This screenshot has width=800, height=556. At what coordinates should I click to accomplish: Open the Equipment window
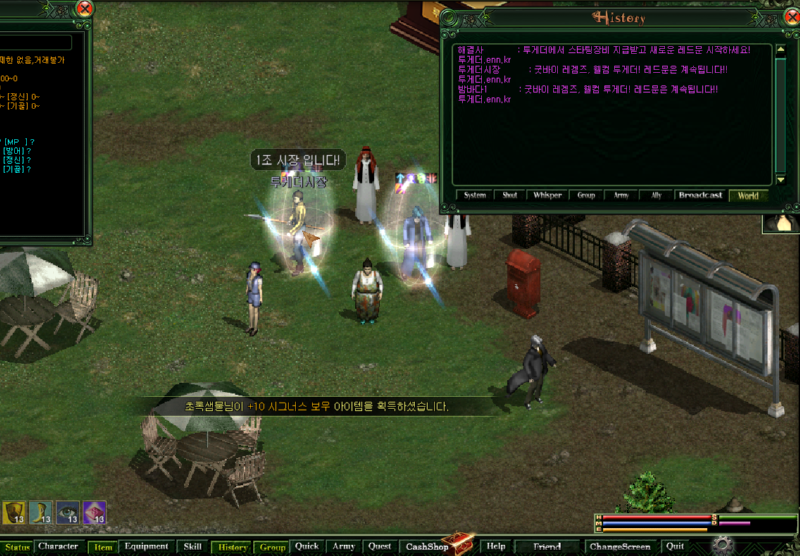[147, 547]
